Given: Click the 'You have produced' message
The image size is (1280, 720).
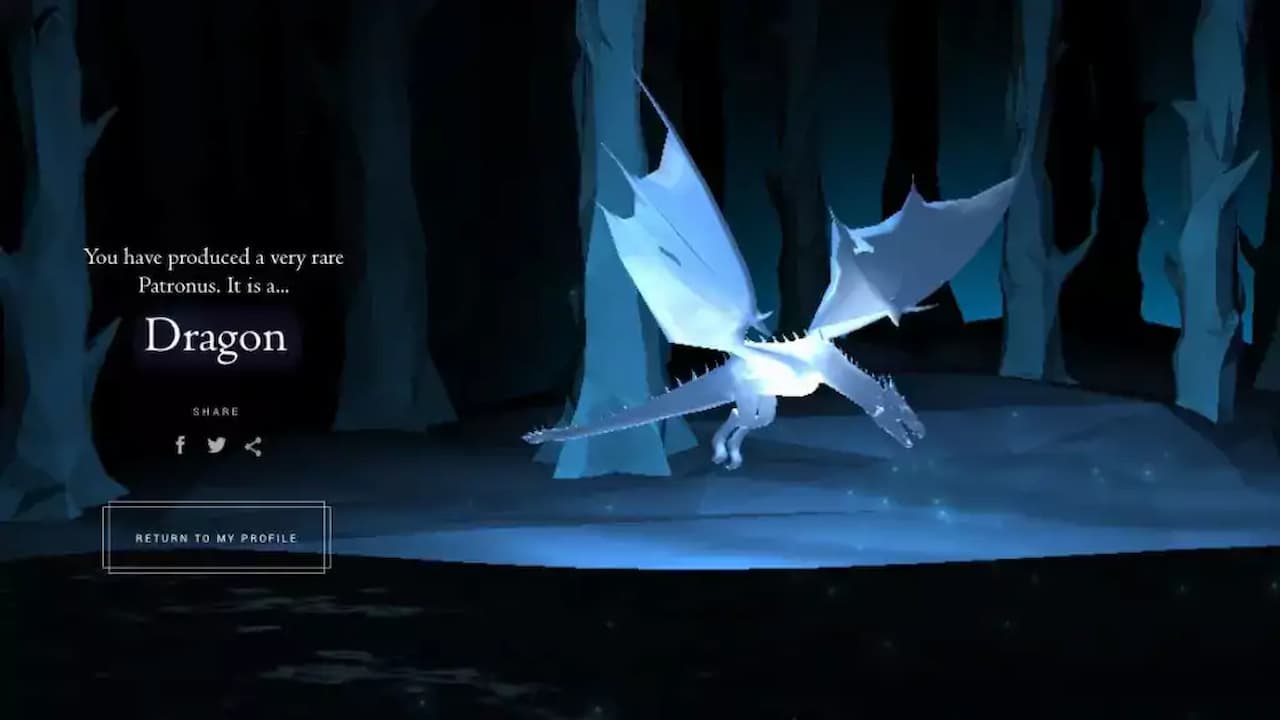Looking at the screenshot, I should 214,257.
